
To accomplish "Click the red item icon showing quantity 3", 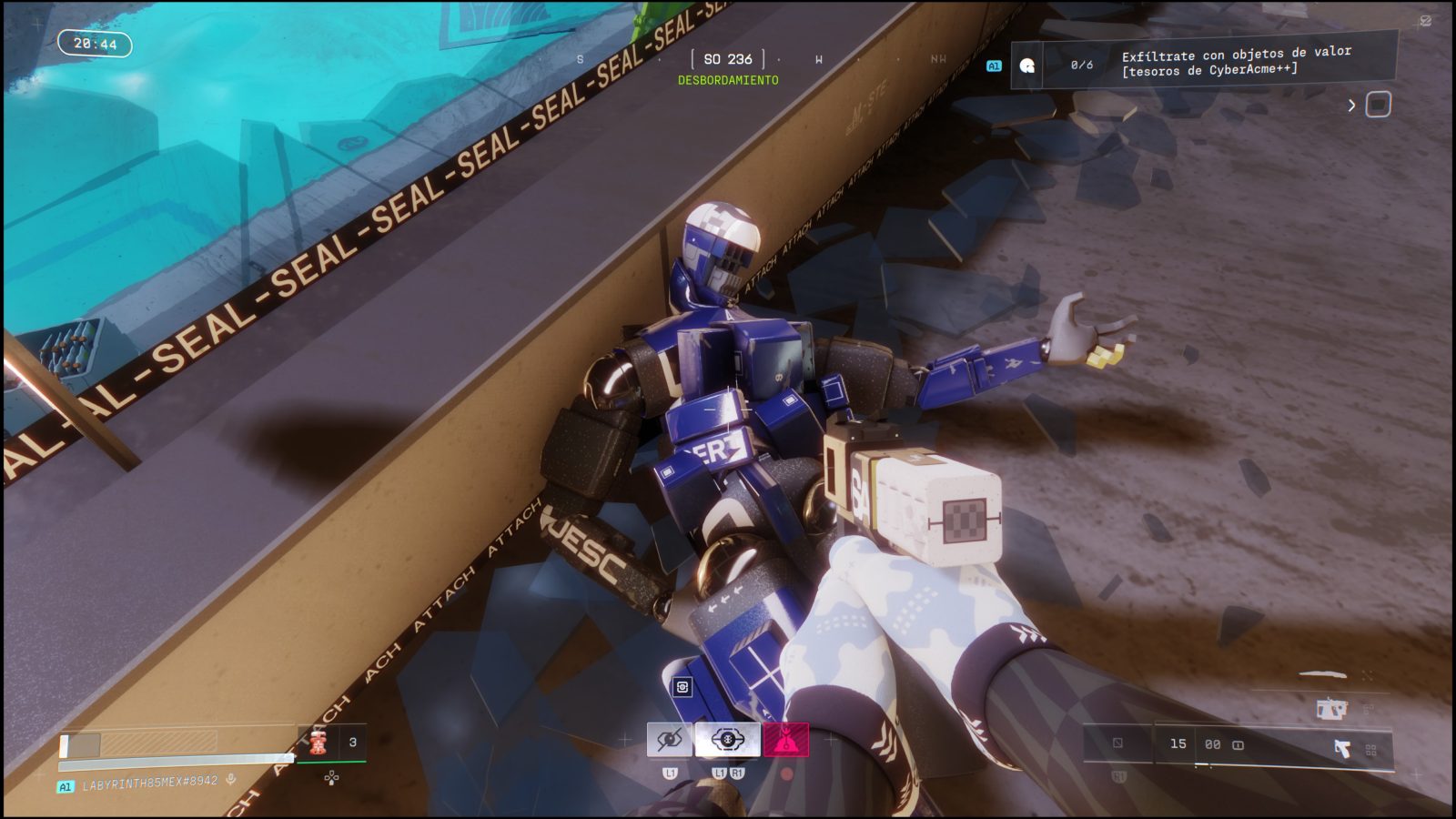I will pyautogui.click(x=318, y=743).
